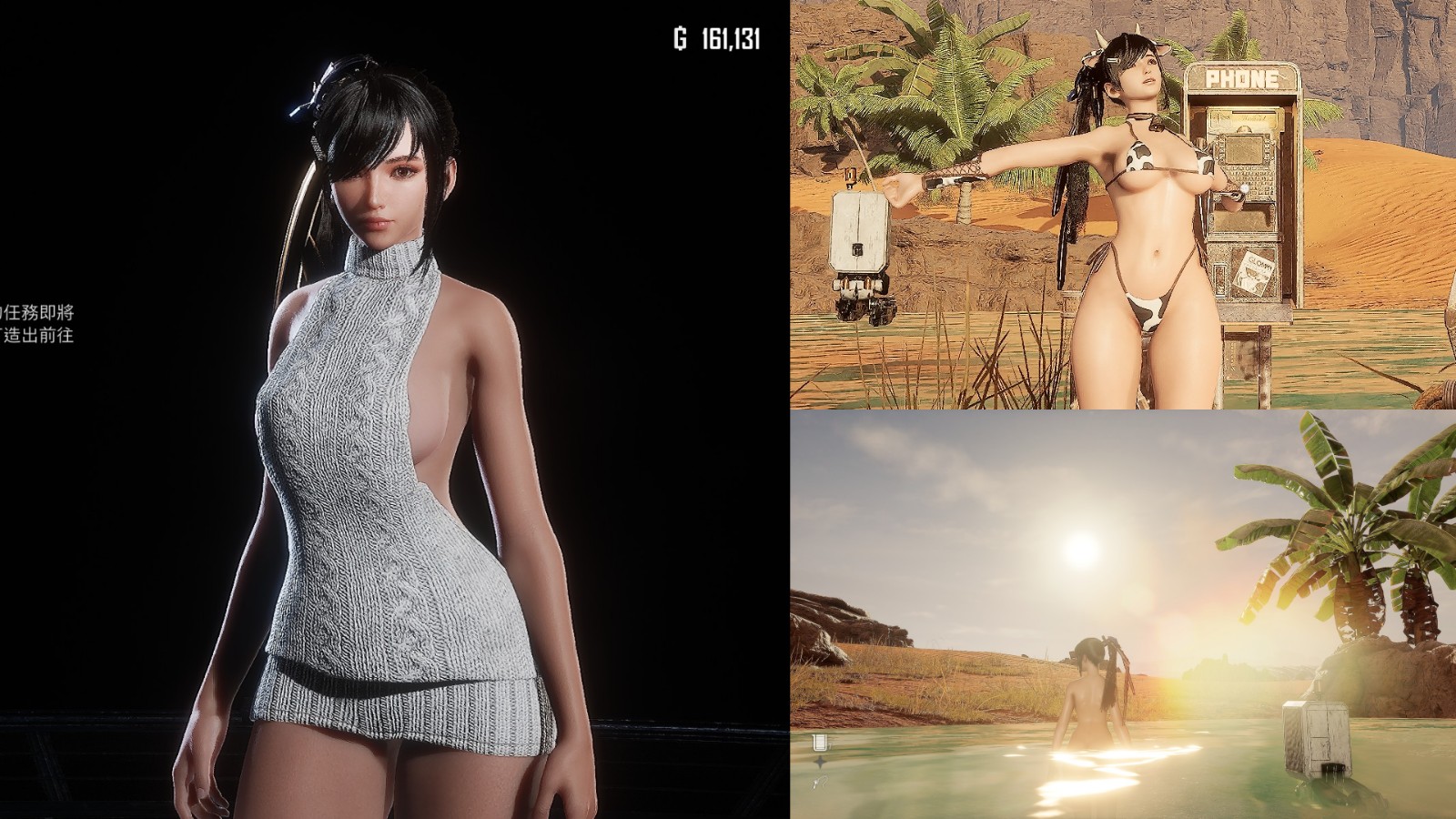
Task: Select the healing tumbler item icon
Action: [x=820, y=743]
